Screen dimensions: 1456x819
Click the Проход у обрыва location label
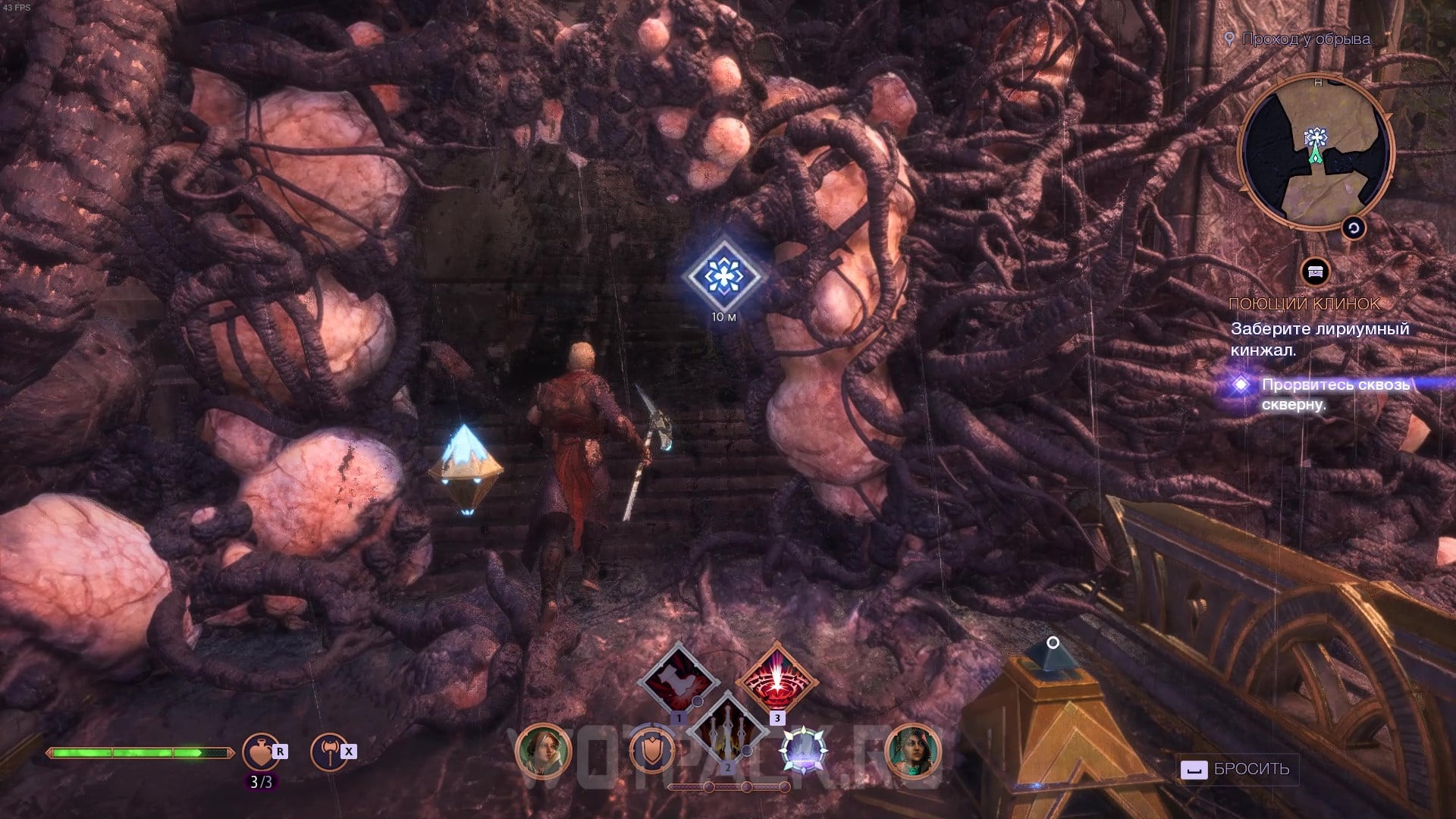[1305, 39]
